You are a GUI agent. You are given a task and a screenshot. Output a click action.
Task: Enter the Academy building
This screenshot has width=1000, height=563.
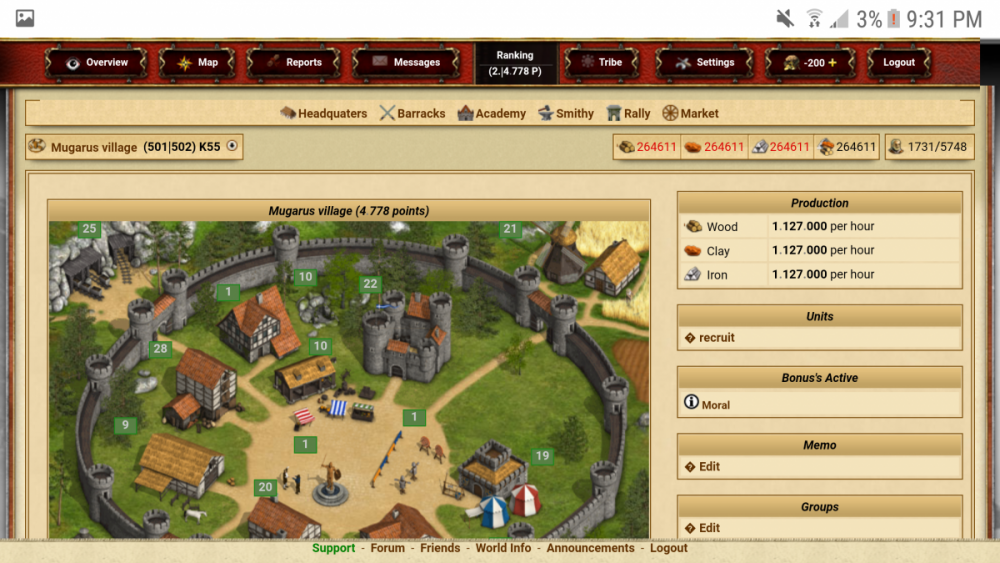coord(492,113)
